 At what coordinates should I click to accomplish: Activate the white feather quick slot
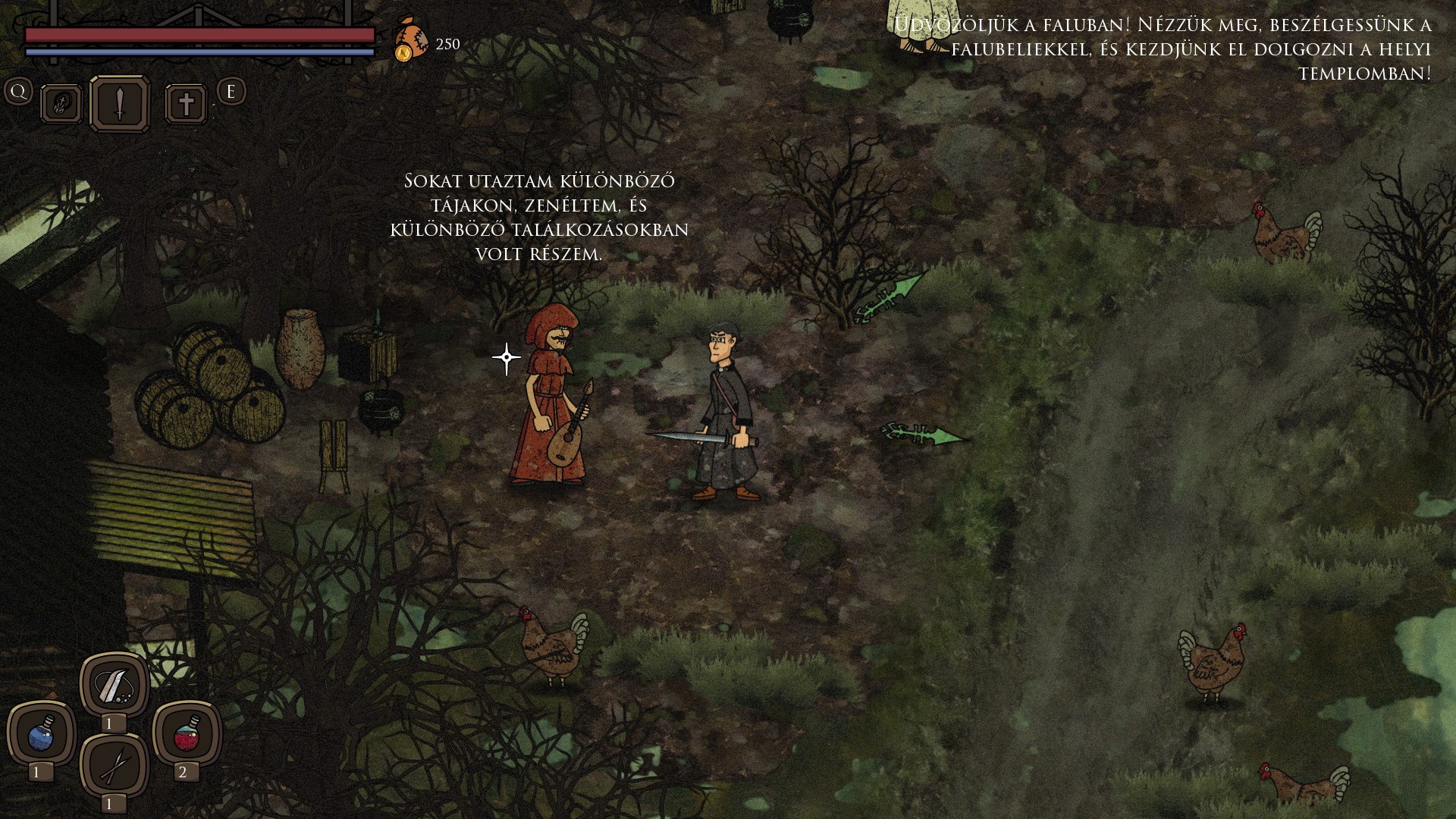115,686
